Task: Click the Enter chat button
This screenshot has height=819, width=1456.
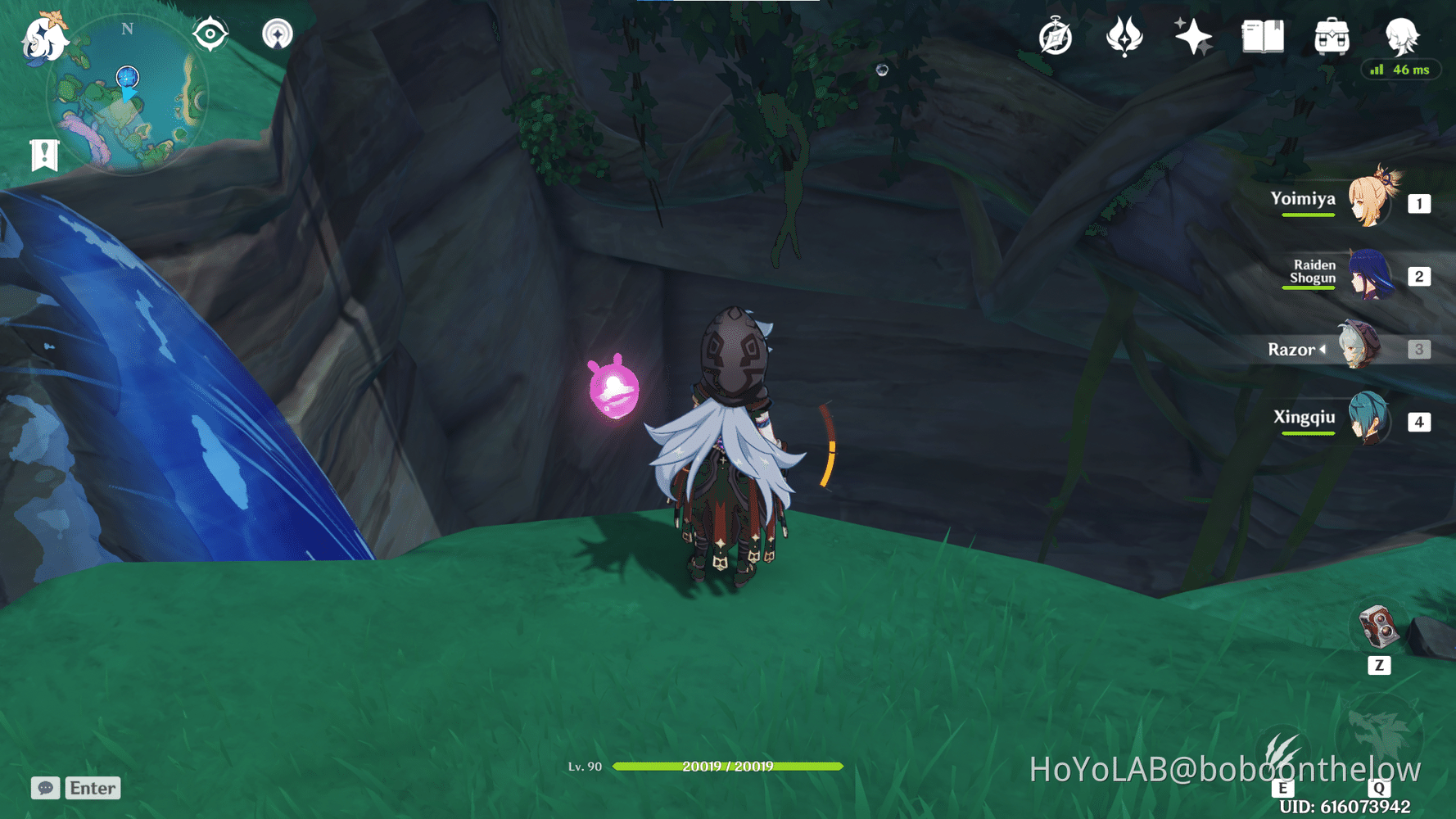Action: (93, 788)
